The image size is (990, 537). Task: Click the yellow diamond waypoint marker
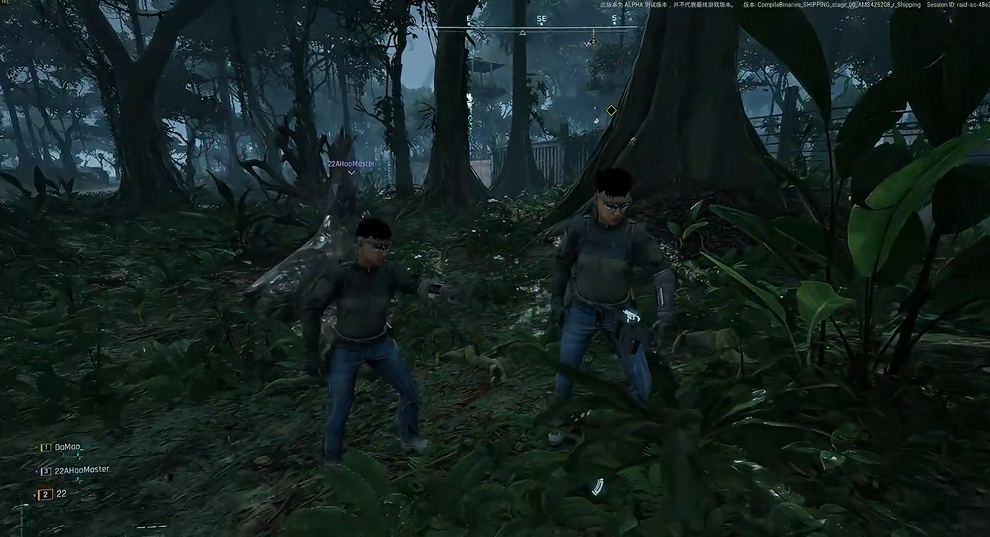coord(611,110)
